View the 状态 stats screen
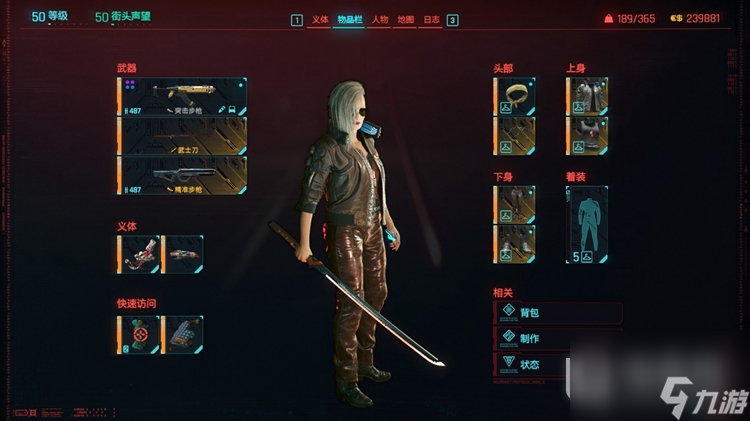 coord(558,364)
